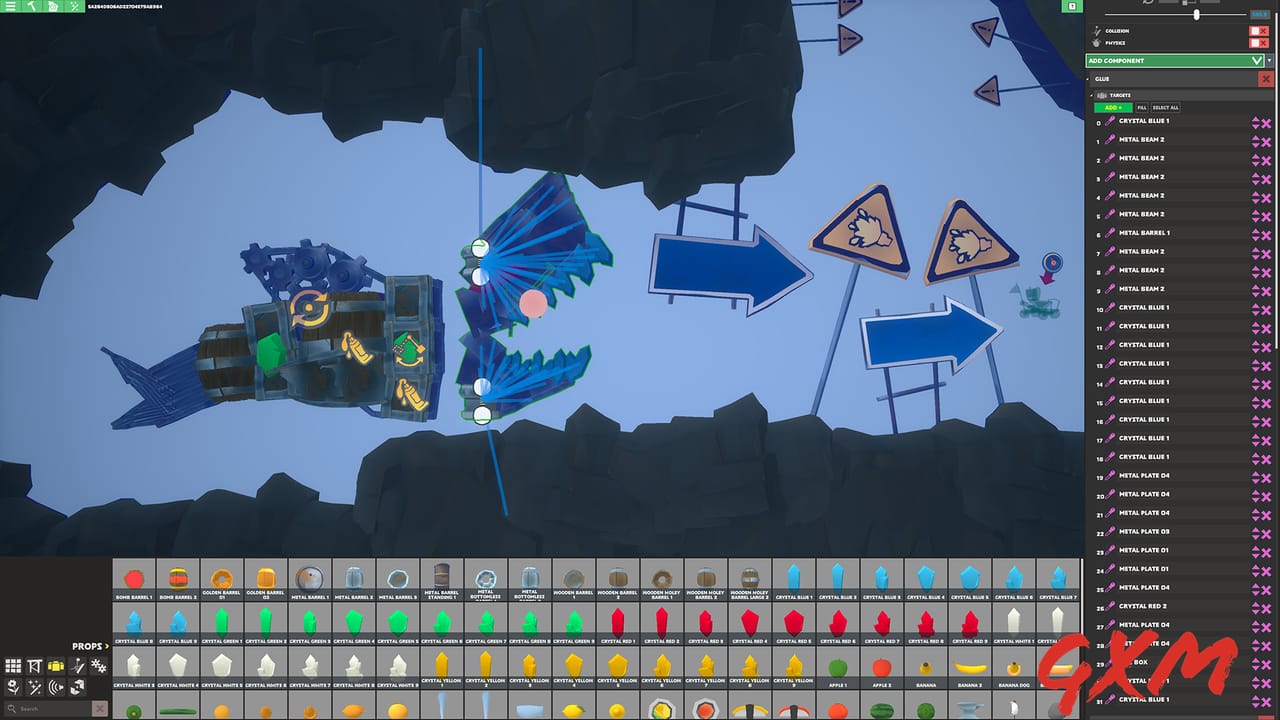This screenshot has height=720, width=1280.
Task: Click the FILL button under Targets
Action: click(x=1142, y=107)
